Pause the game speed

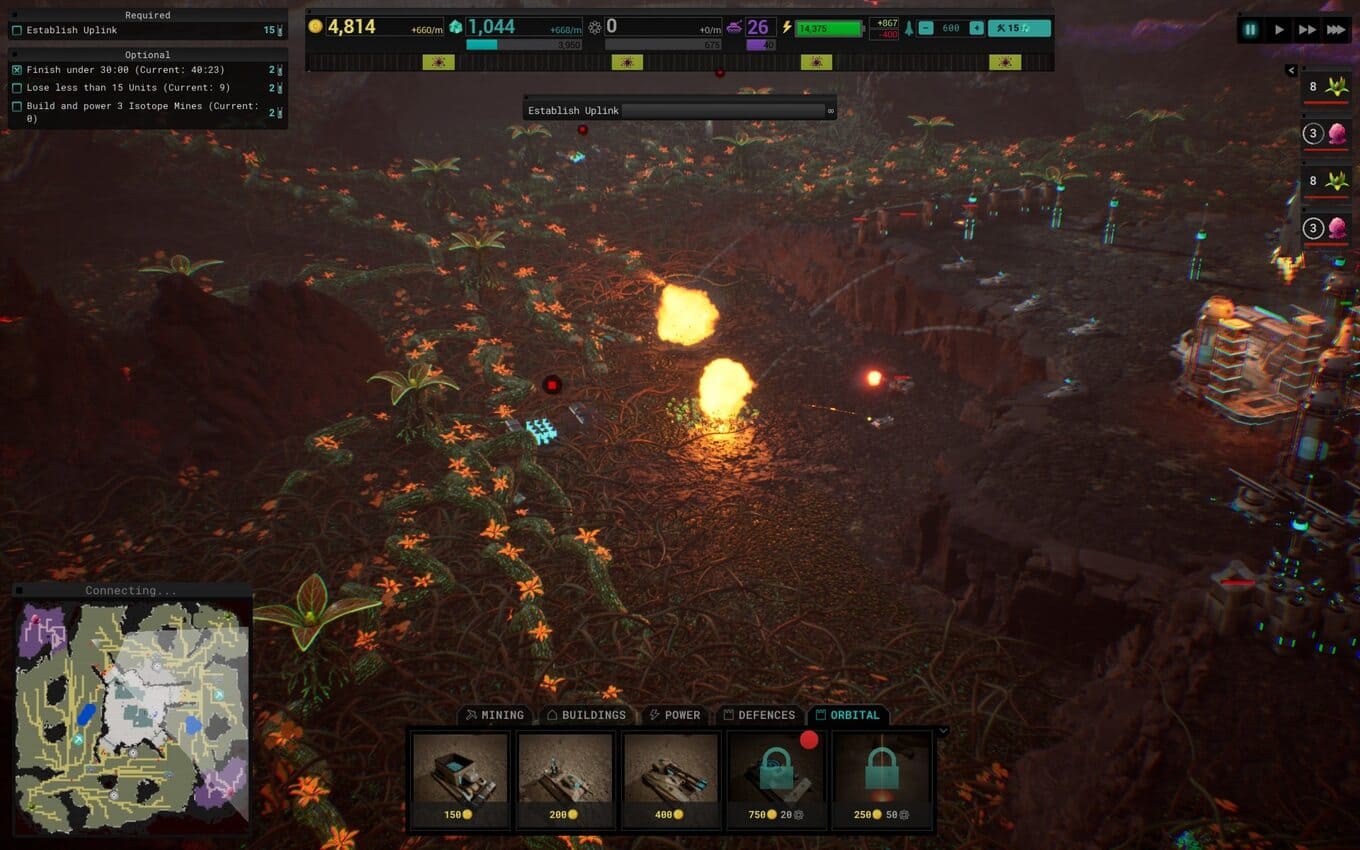[x=1250, y=30]
